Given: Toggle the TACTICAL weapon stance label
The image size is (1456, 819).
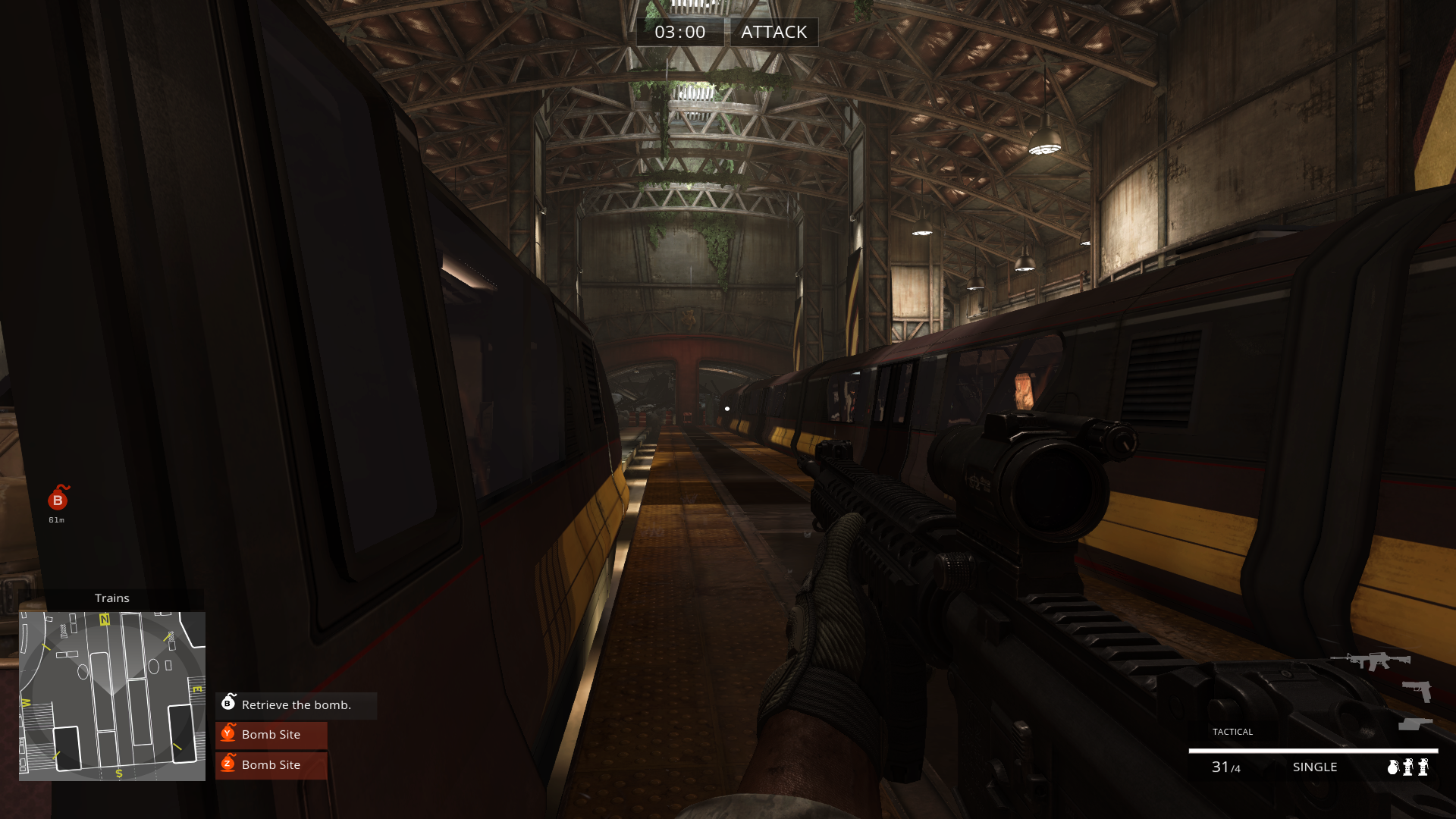Looking at the screenshot, I should point(1233,732).
